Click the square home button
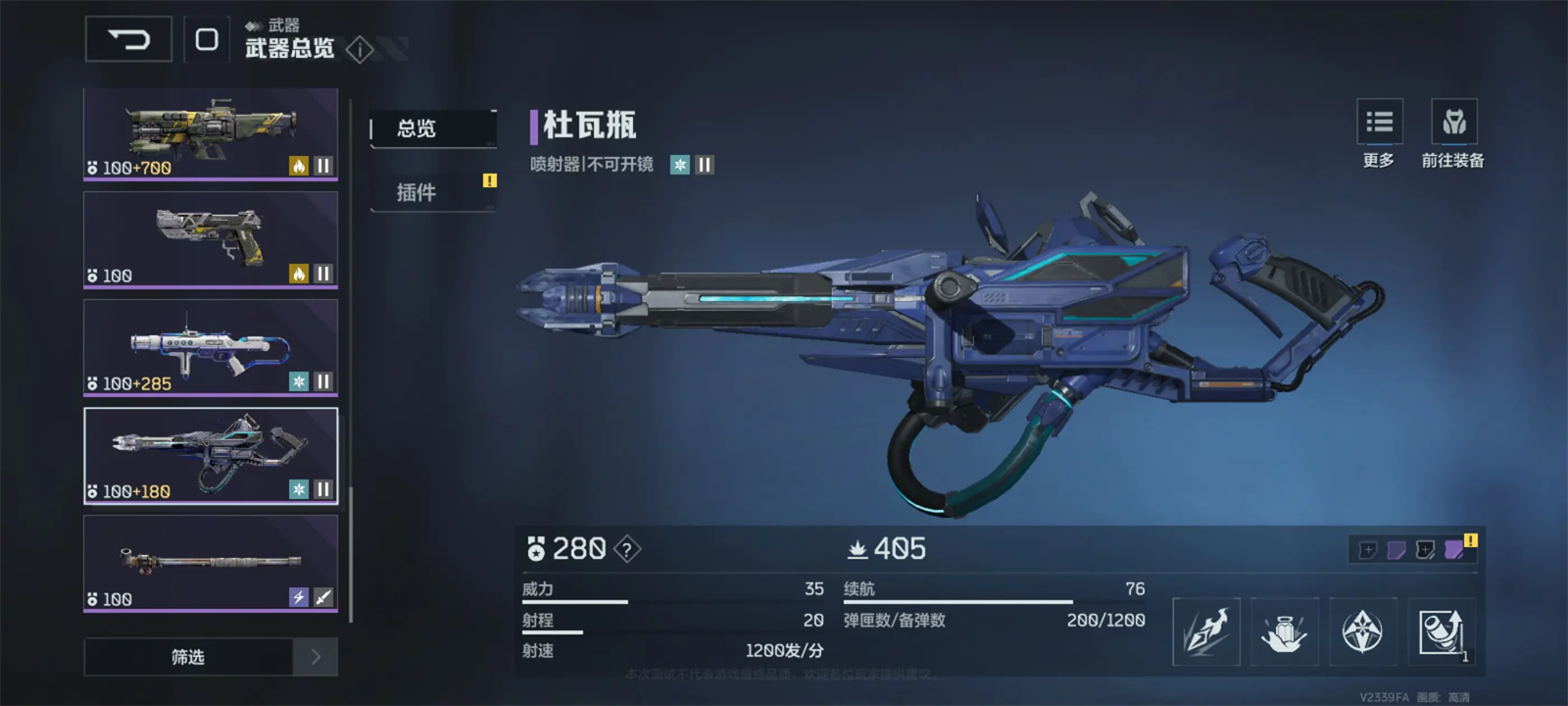Viewport: 1568px width, 706px height. [207, 39]
